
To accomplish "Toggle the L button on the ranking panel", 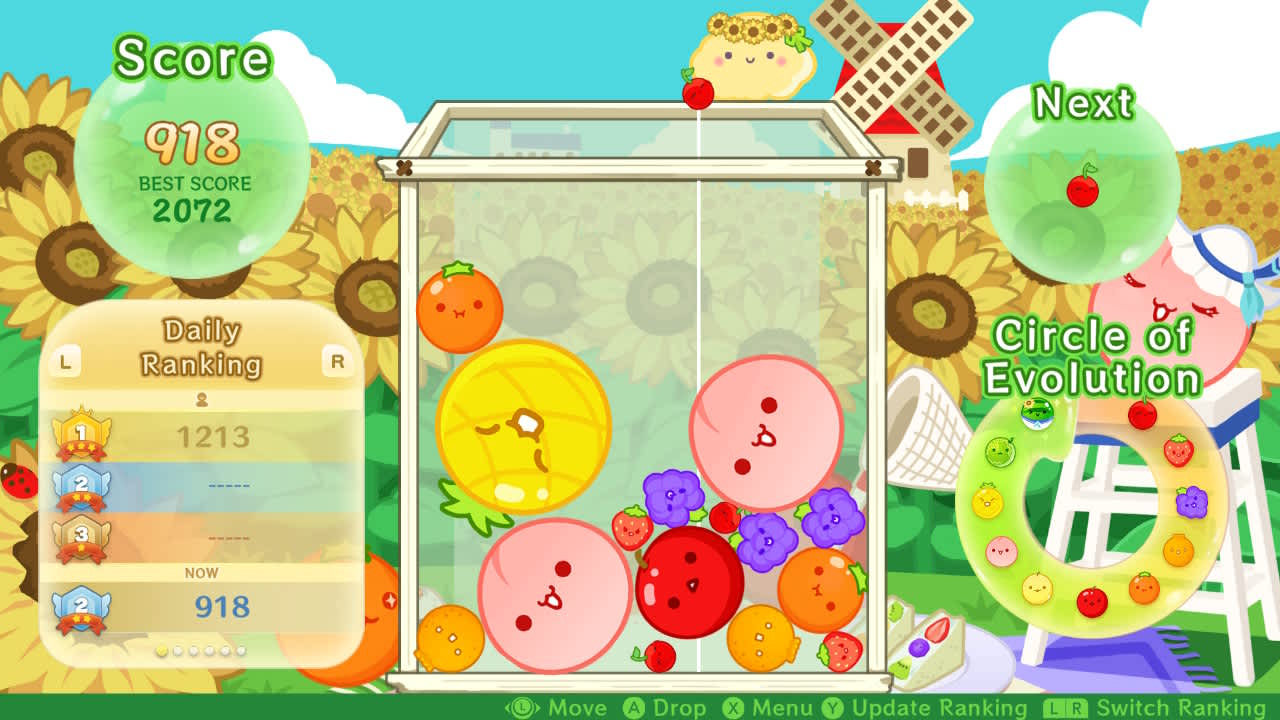I will 65,360.
